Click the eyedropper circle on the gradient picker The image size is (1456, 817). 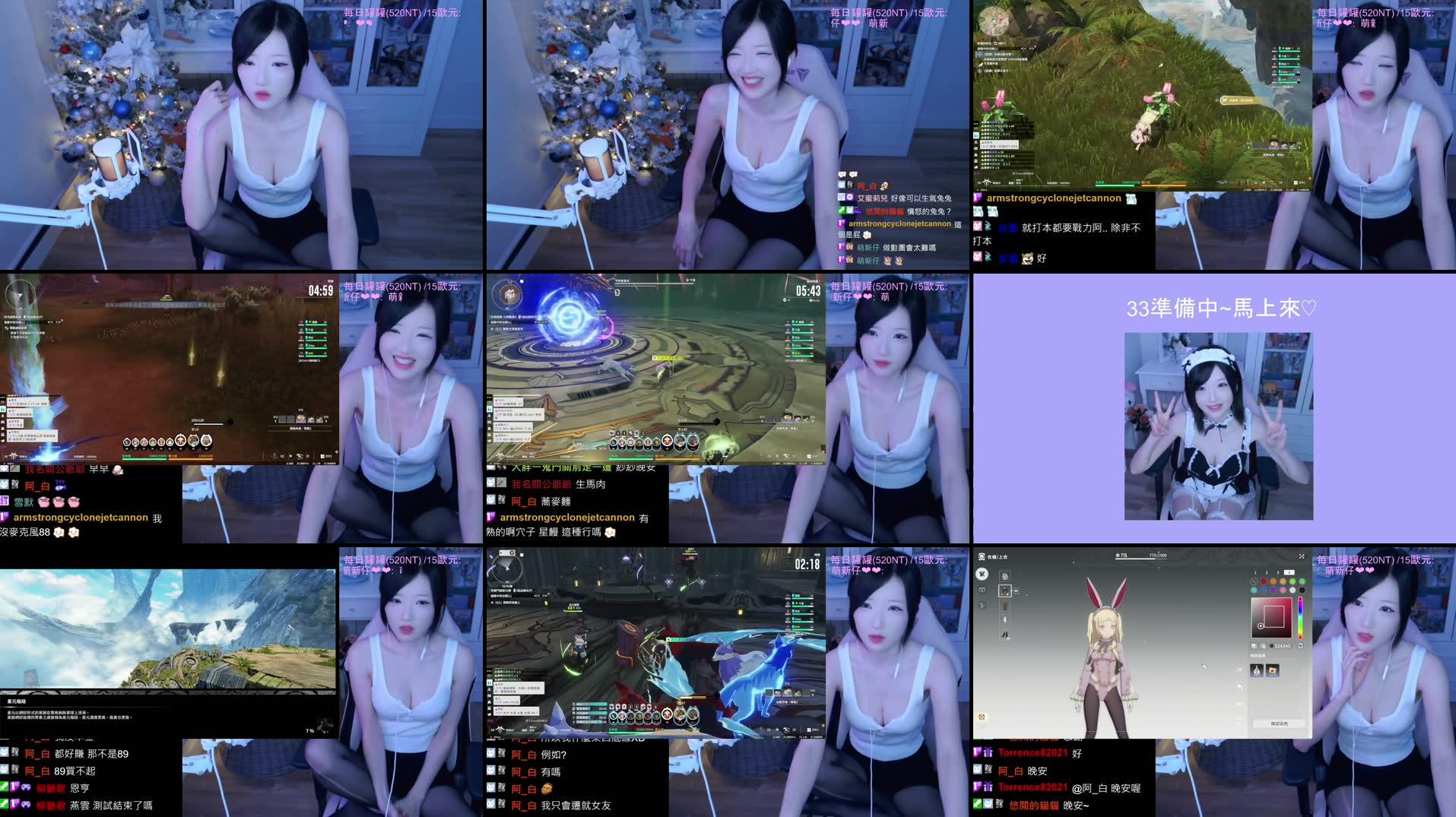[x=1261, y=625]
